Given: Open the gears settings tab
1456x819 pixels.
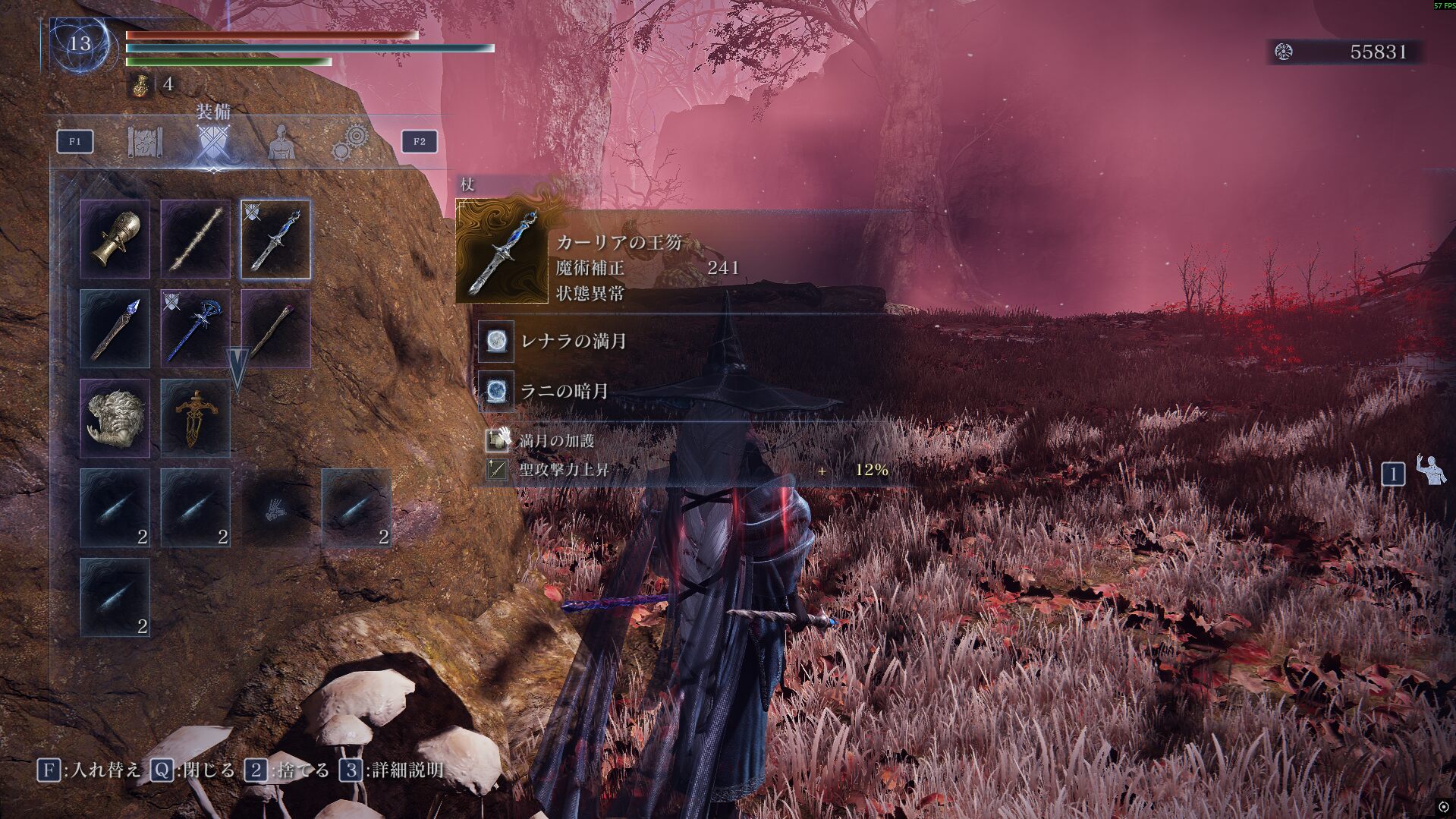Looking at the screenshot, I should tap(351, 141).
